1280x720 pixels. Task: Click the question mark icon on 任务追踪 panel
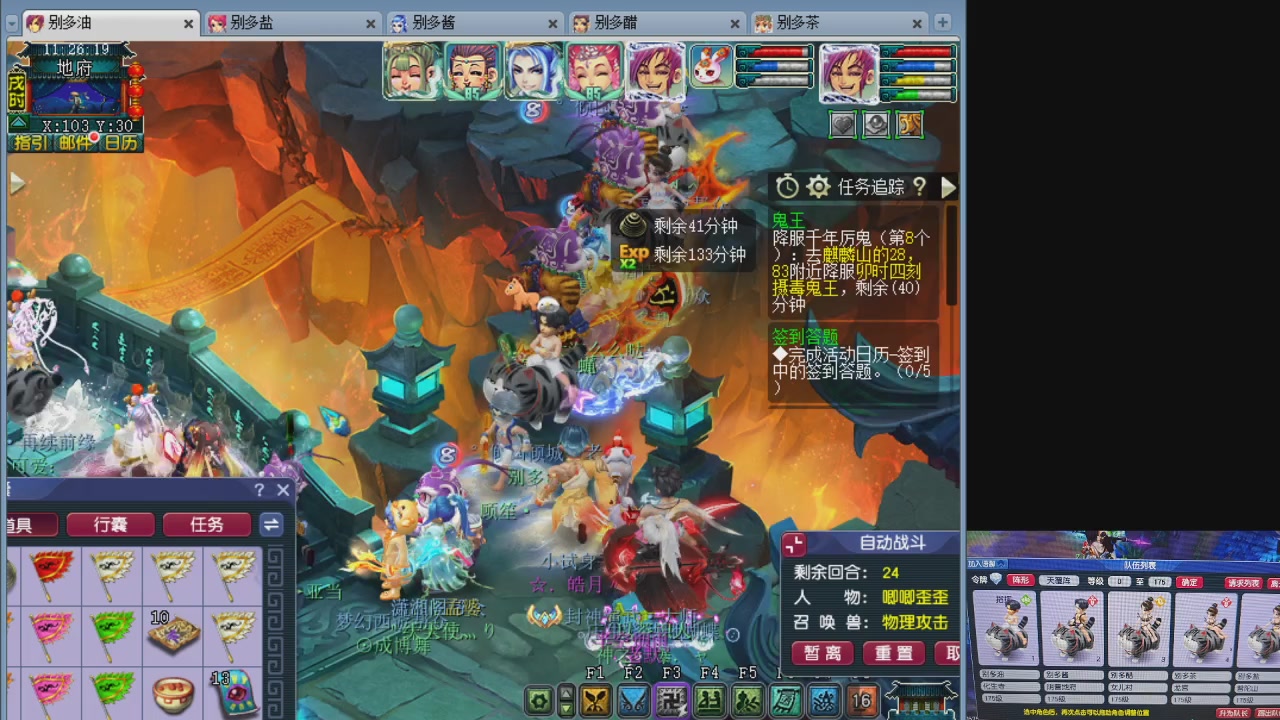pos(919,187)
